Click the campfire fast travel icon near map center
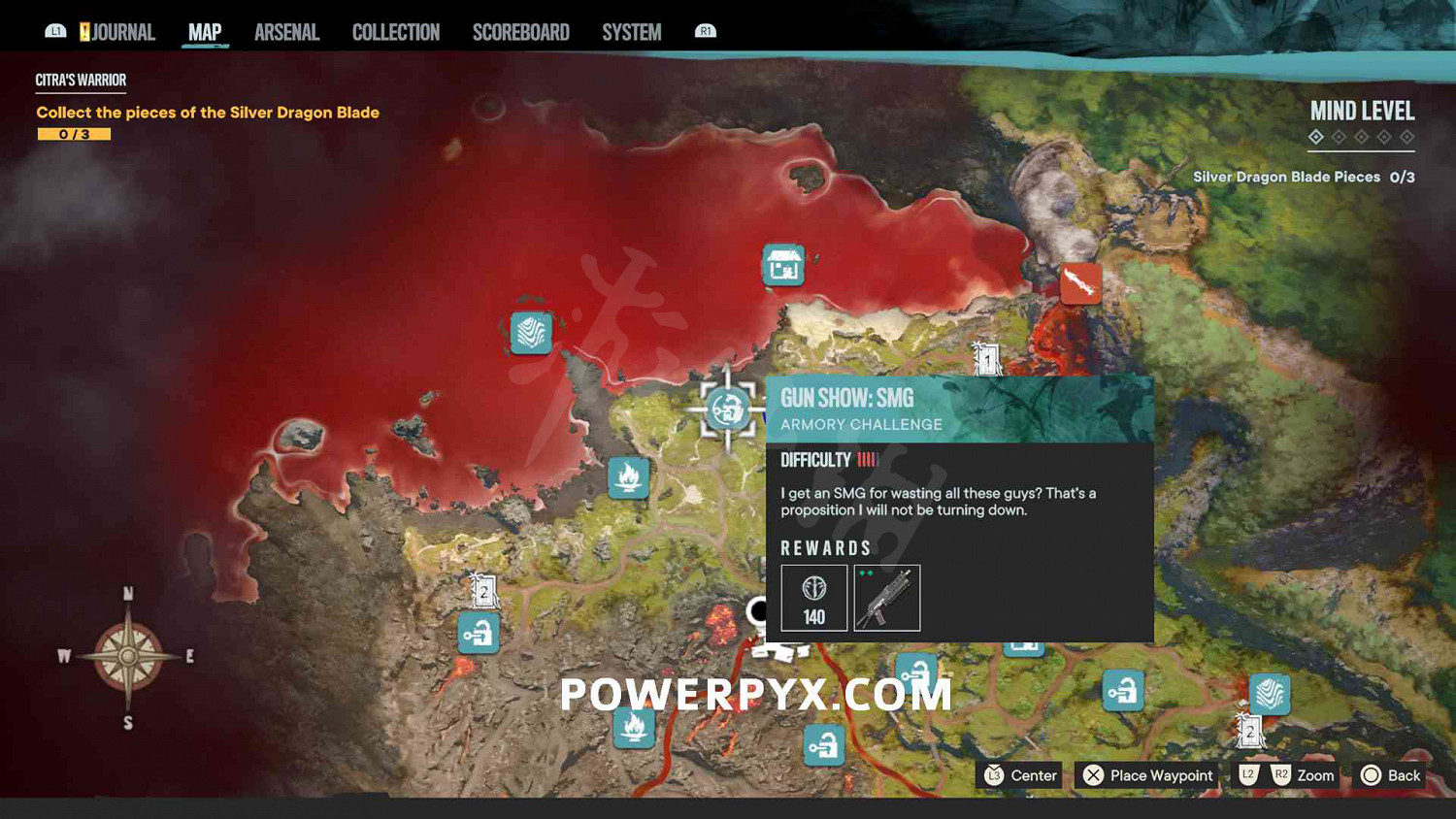Image resolution: width=1456 pixels, height=819 pixels. click(x=629, y=478)
